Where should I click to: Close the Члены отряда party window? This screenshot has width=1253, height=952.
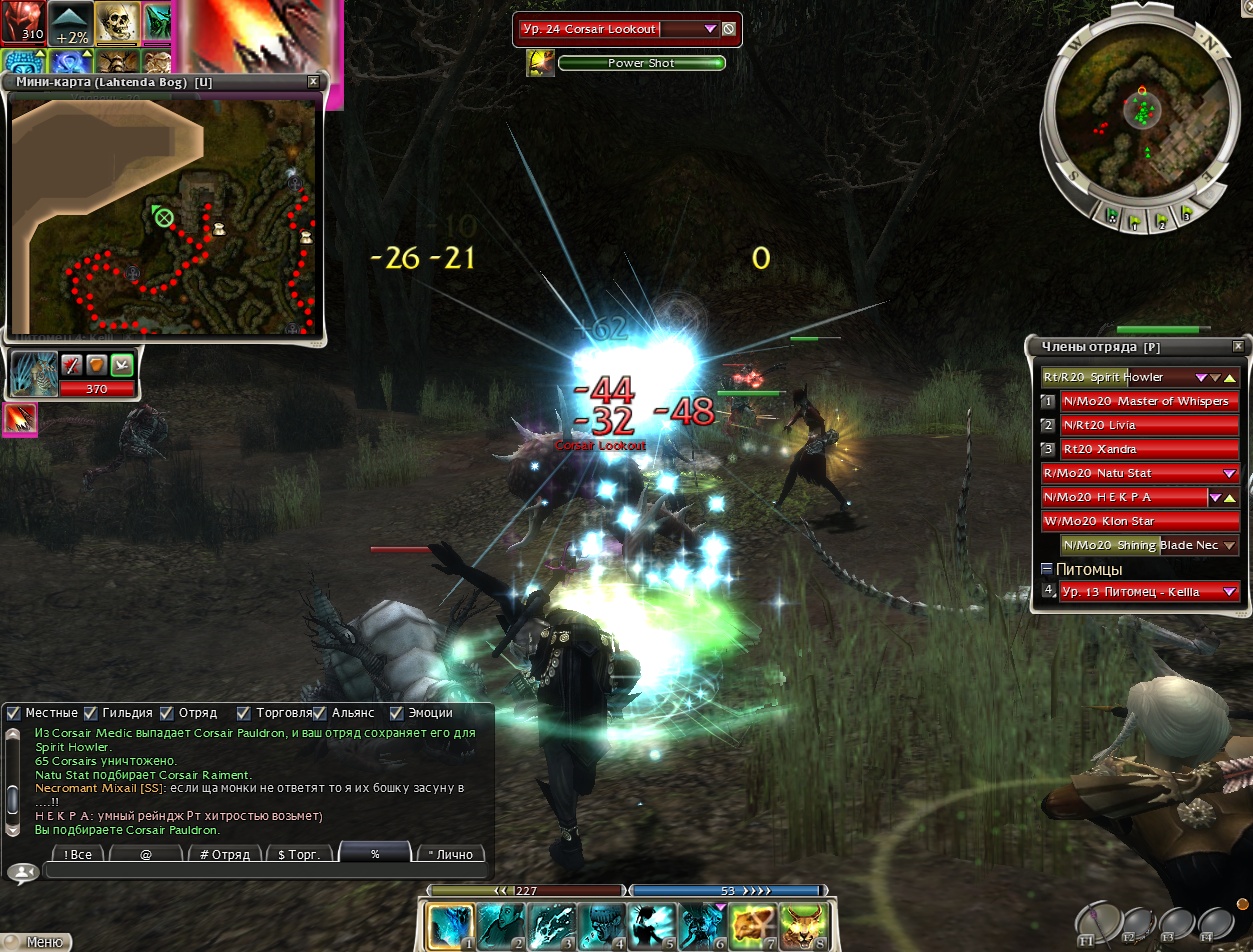pyautogui.click(x=1239, y=346)
